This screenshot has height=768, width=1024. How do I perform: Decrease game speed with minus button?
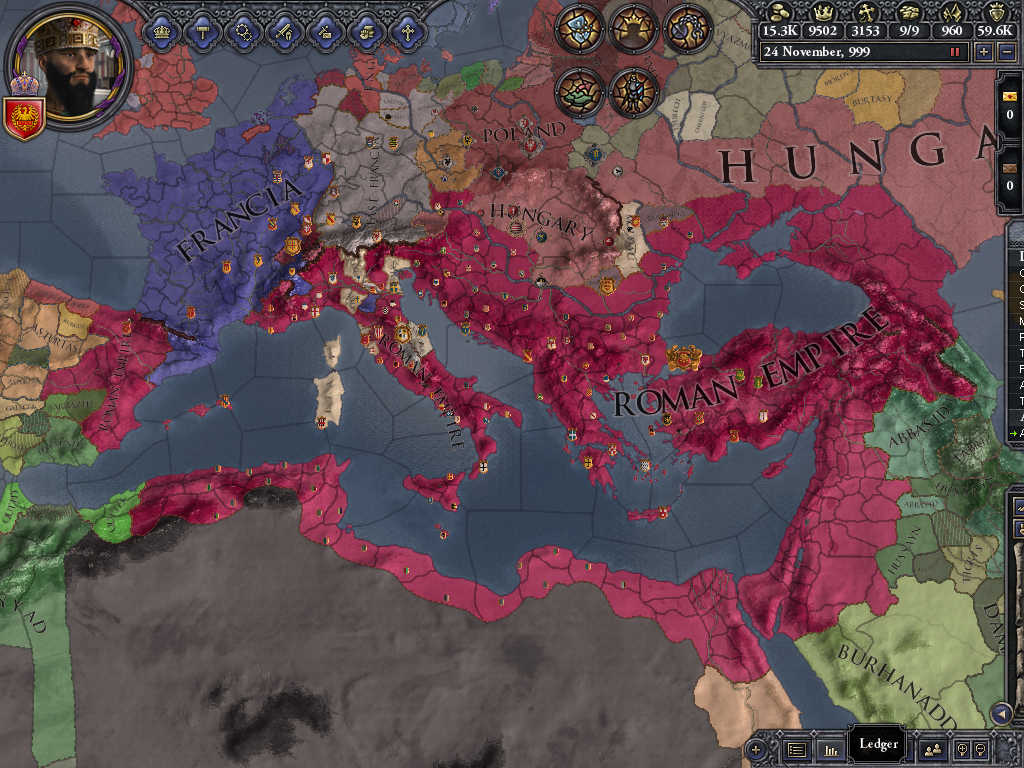(x=1007, y=51)
